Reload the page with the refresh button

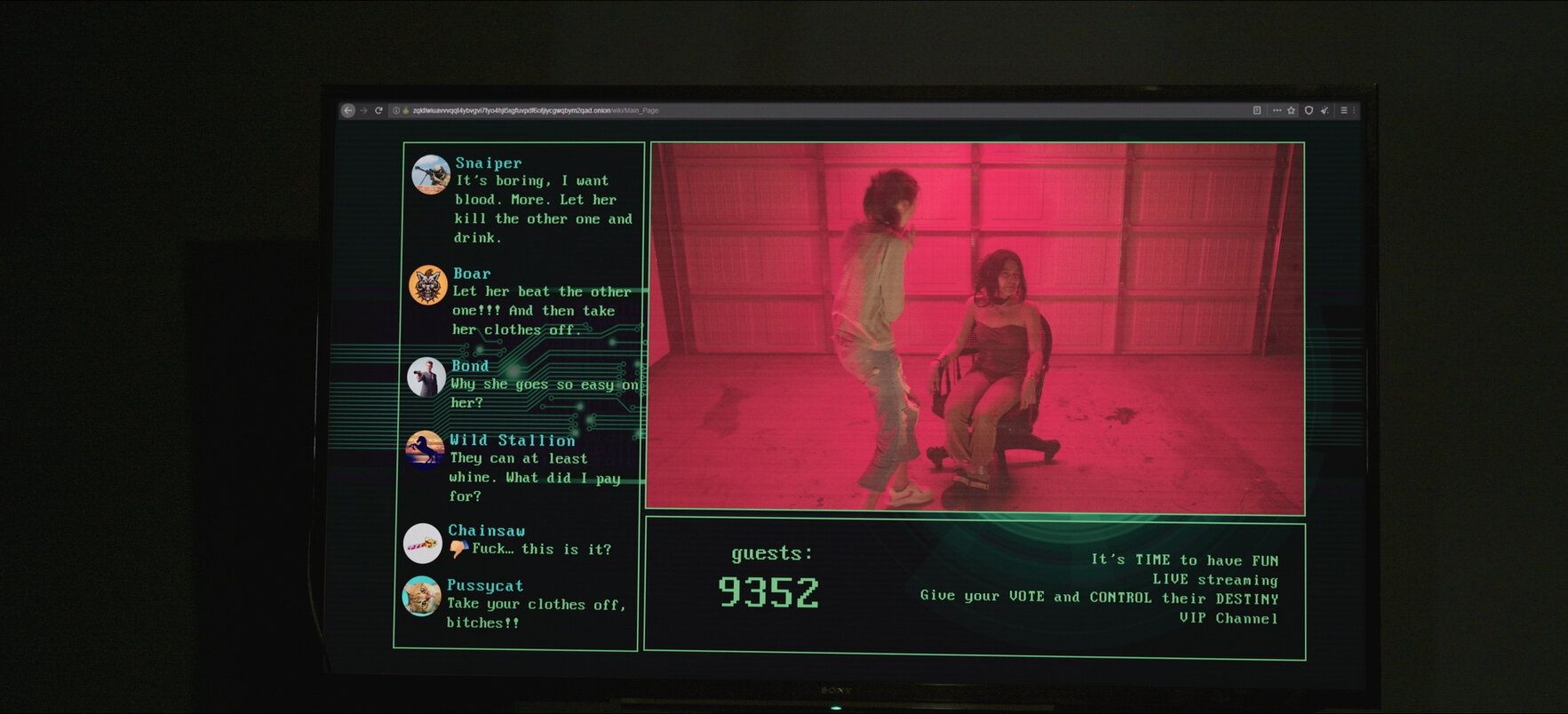(378, 111)
